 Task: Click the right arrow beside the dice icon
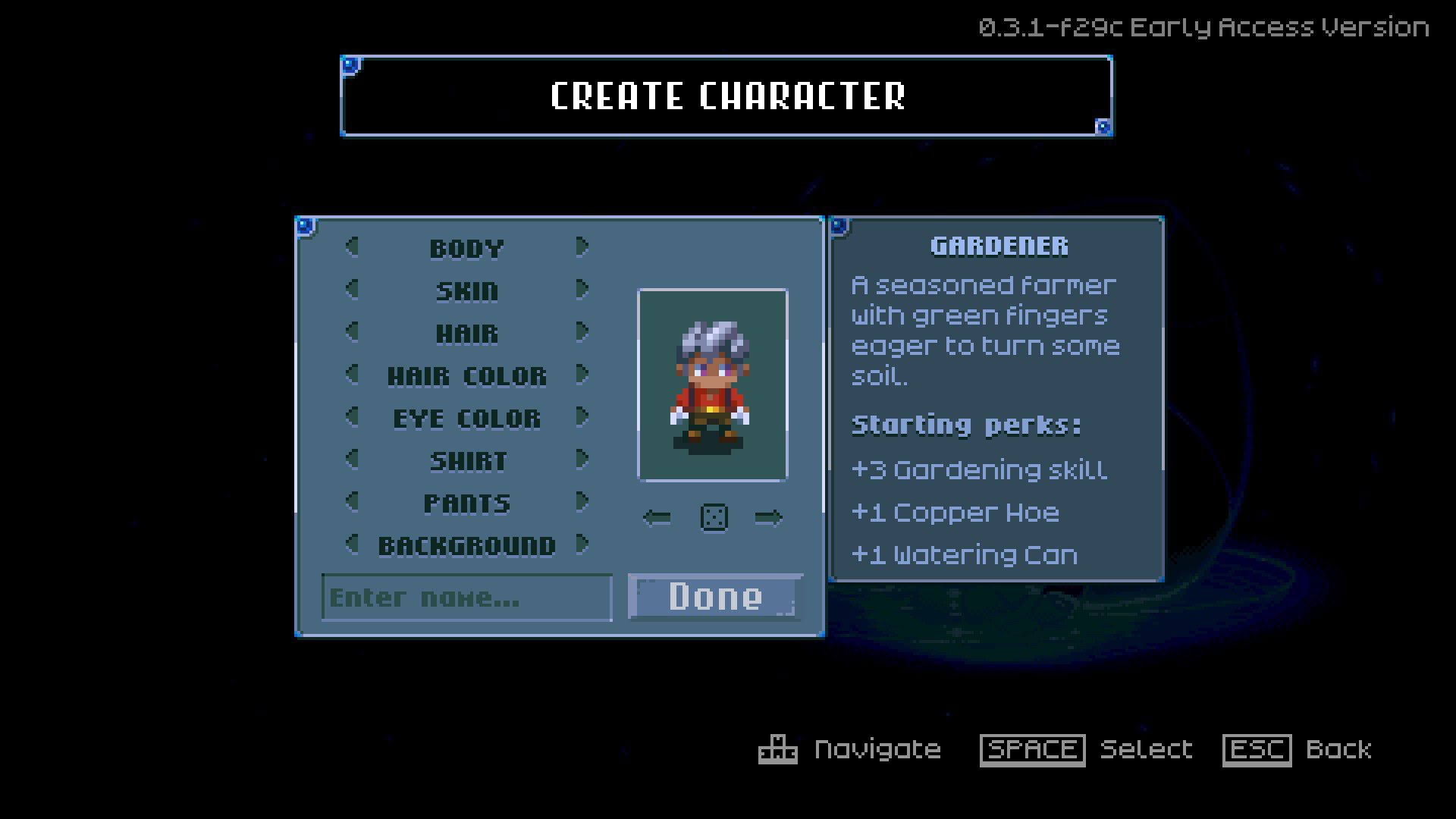769,516
